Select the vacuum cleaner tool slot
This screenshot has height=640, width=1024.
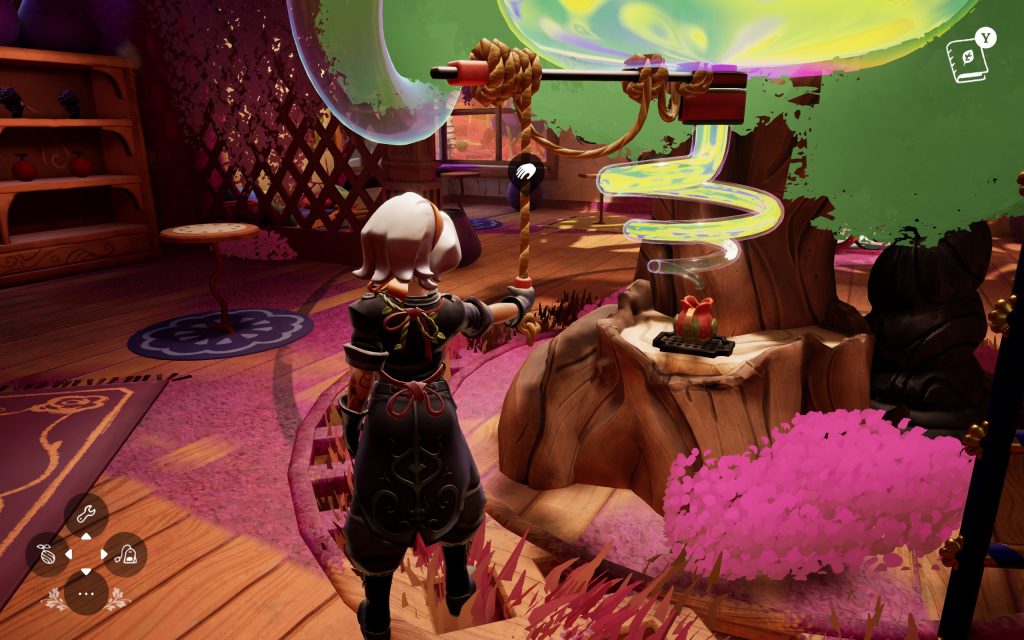pyautogui.click(x=125, y=554)
